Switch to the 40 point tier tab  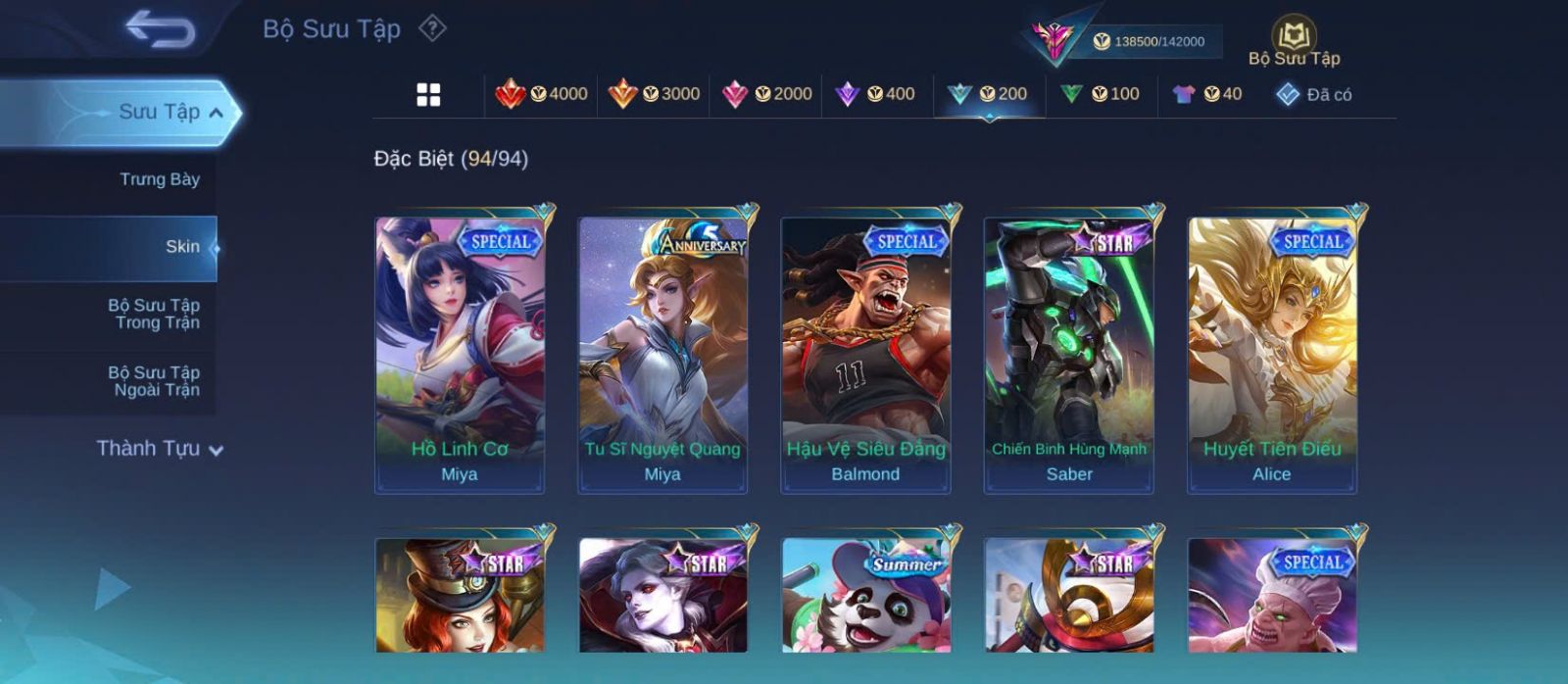point(1207,94)
